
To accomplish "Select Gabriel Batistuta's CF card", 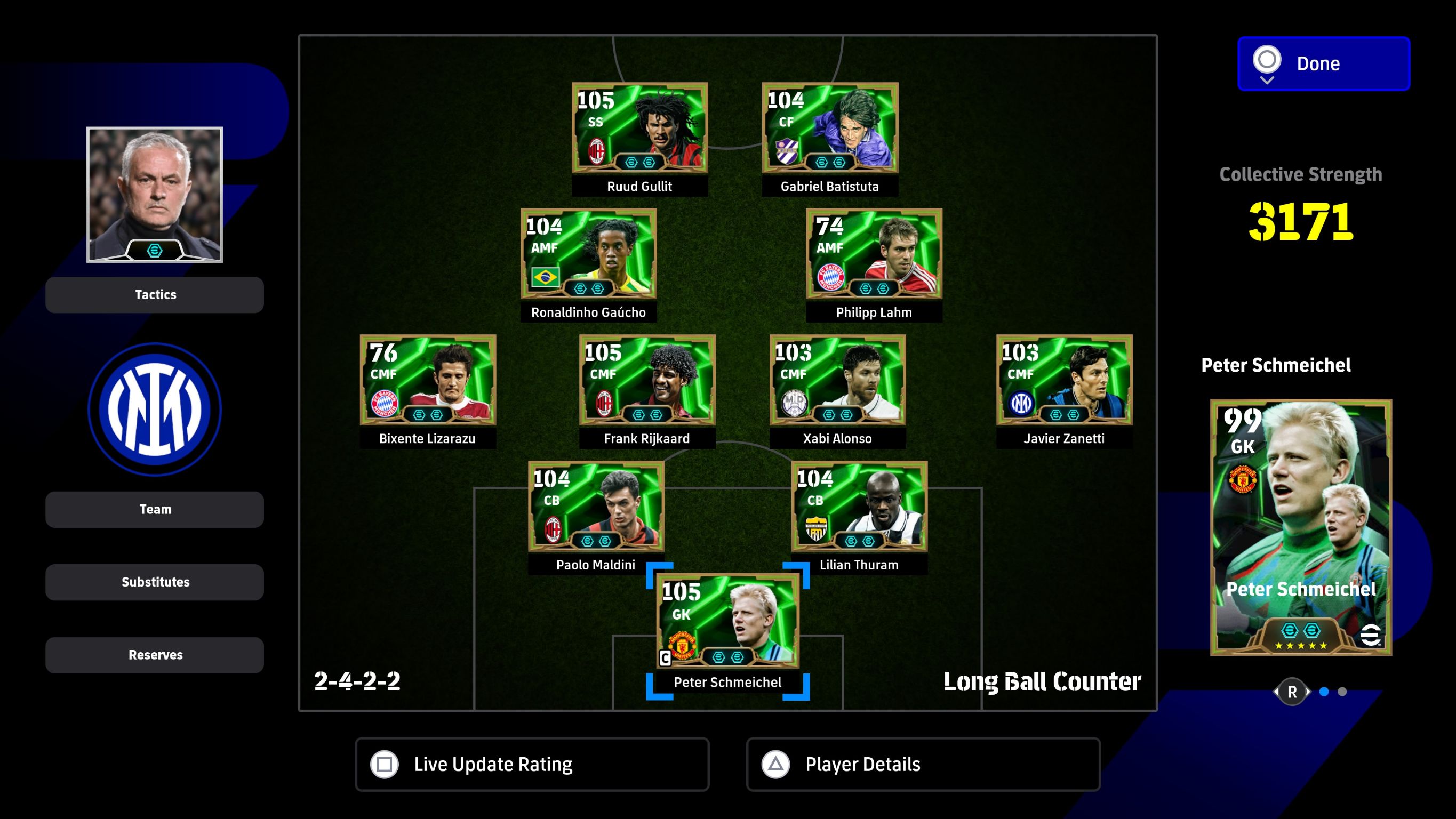I will pos(830,129).
